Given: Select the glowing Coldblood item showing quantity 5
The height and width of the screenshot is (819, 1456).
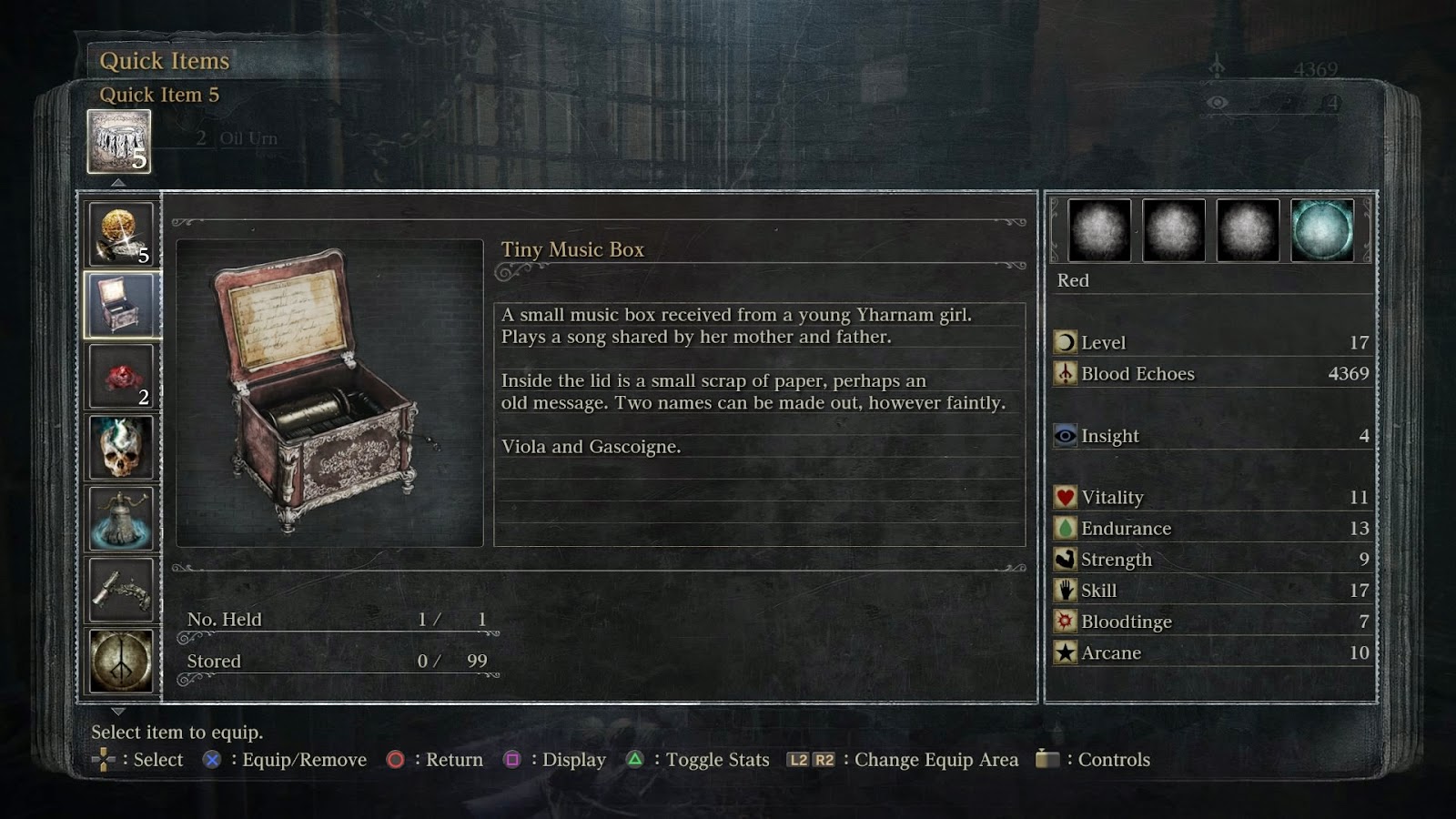Looking at the screenshot, I should point(121,230).
